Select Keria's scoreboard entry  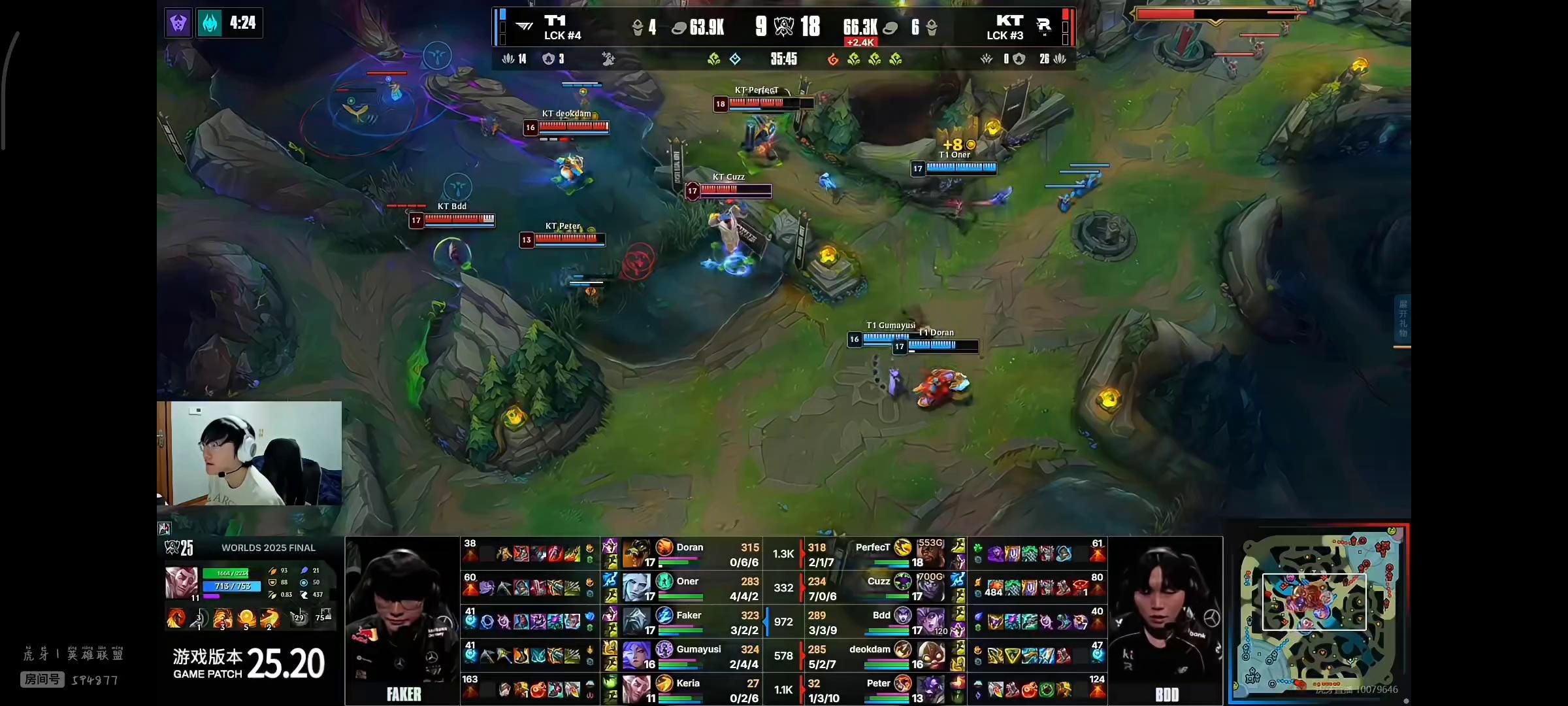point(693,690)
